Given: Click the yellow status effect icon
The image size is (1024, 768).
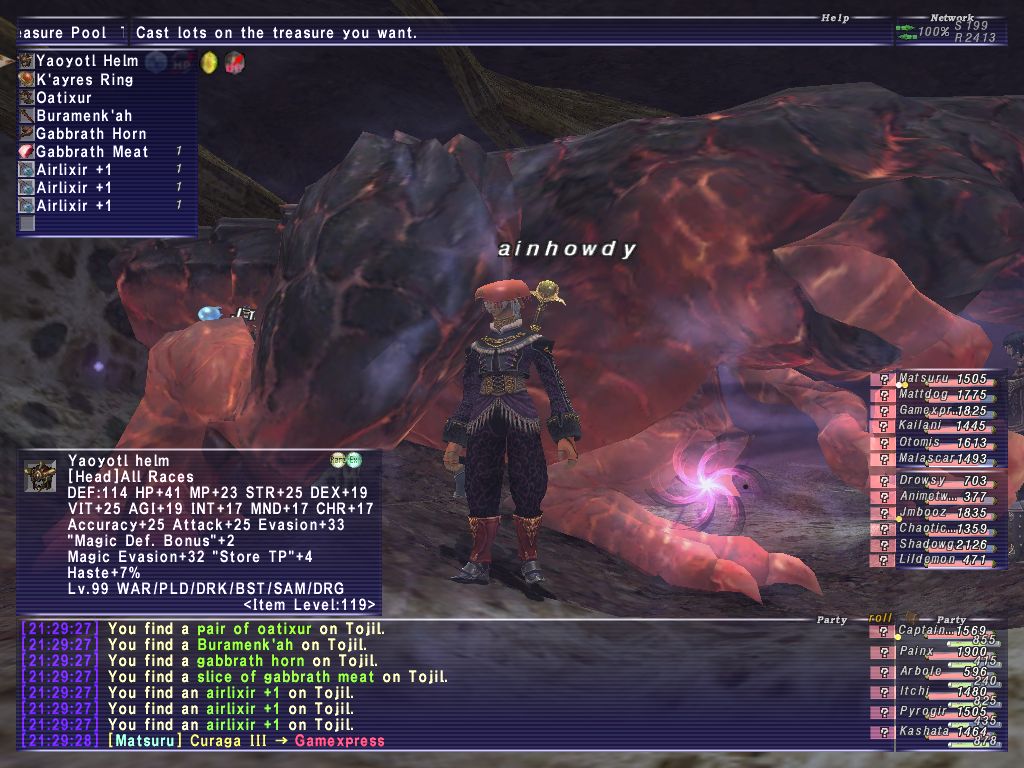Looking at the screenshot, I should click(209, 62).
